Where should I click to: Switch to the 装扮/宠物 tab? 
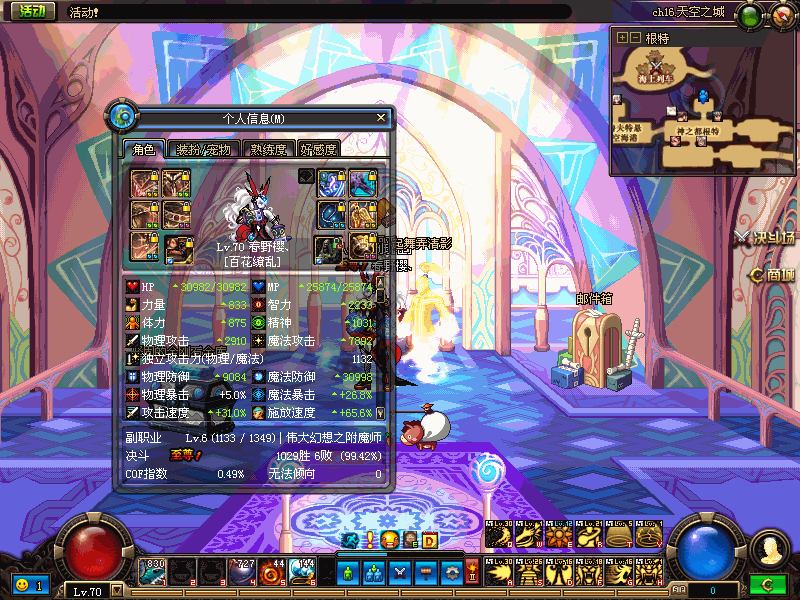[x=203, y=149]
